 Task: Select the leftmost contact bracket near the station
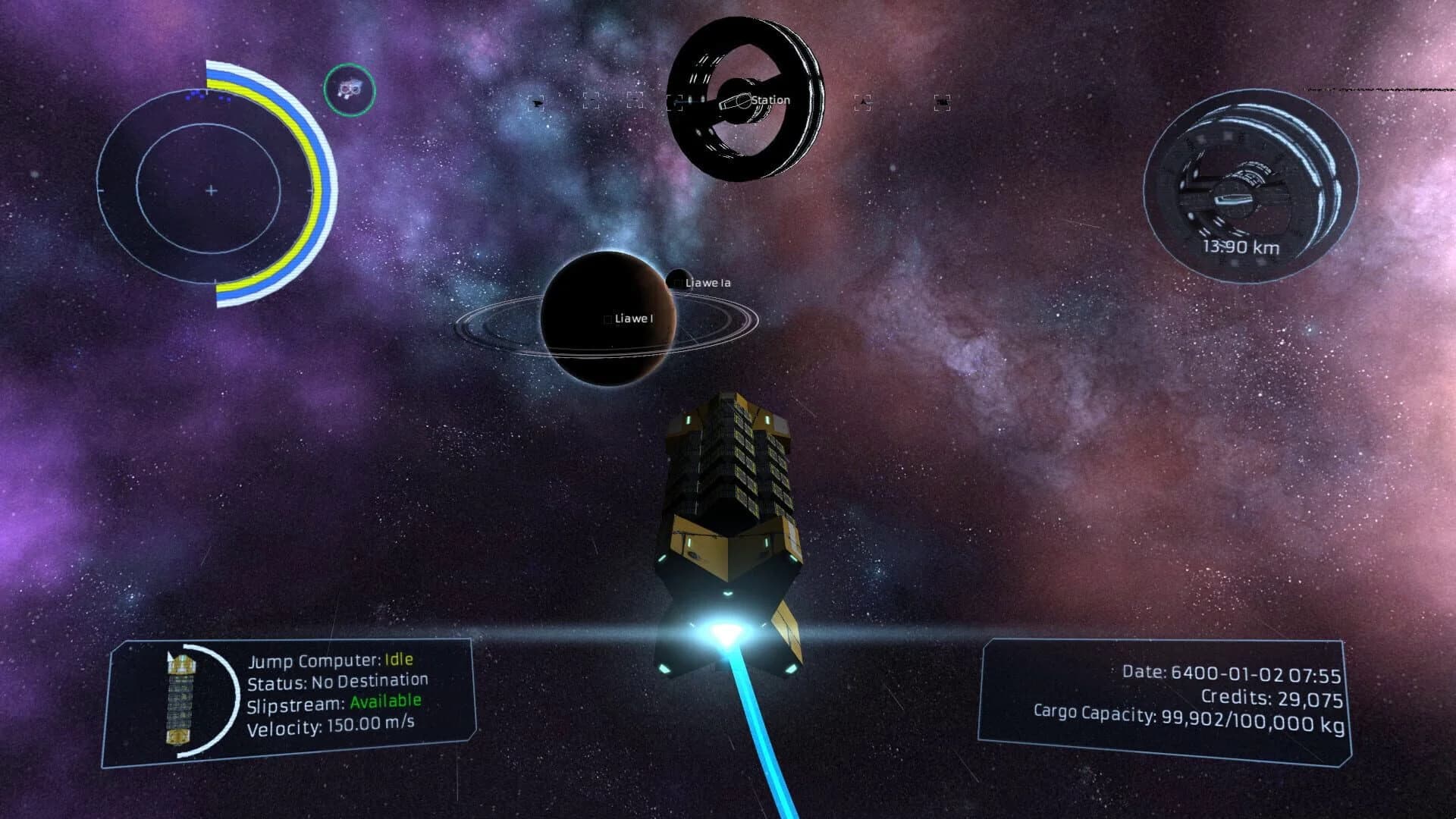(535, 102)
